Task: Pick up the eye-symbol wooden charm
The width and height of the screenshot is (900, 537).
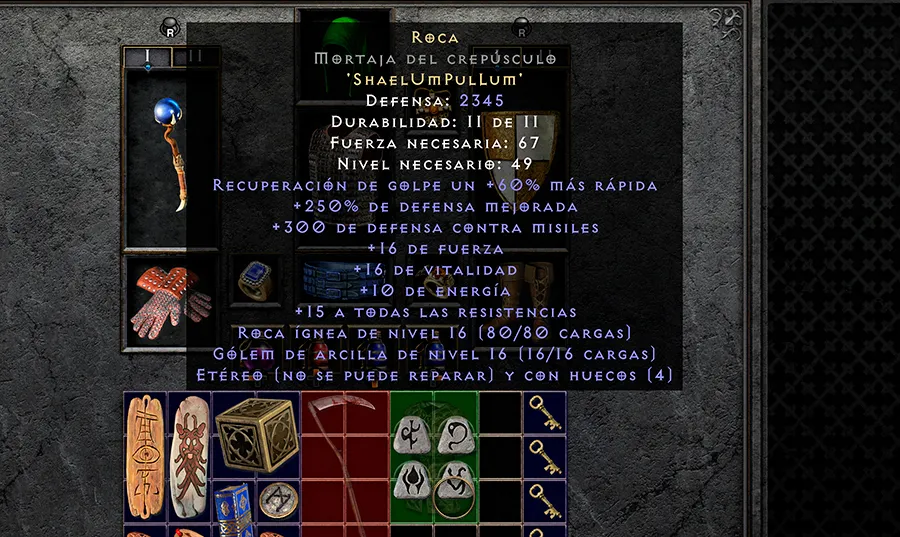Action: tap(145, 456)
